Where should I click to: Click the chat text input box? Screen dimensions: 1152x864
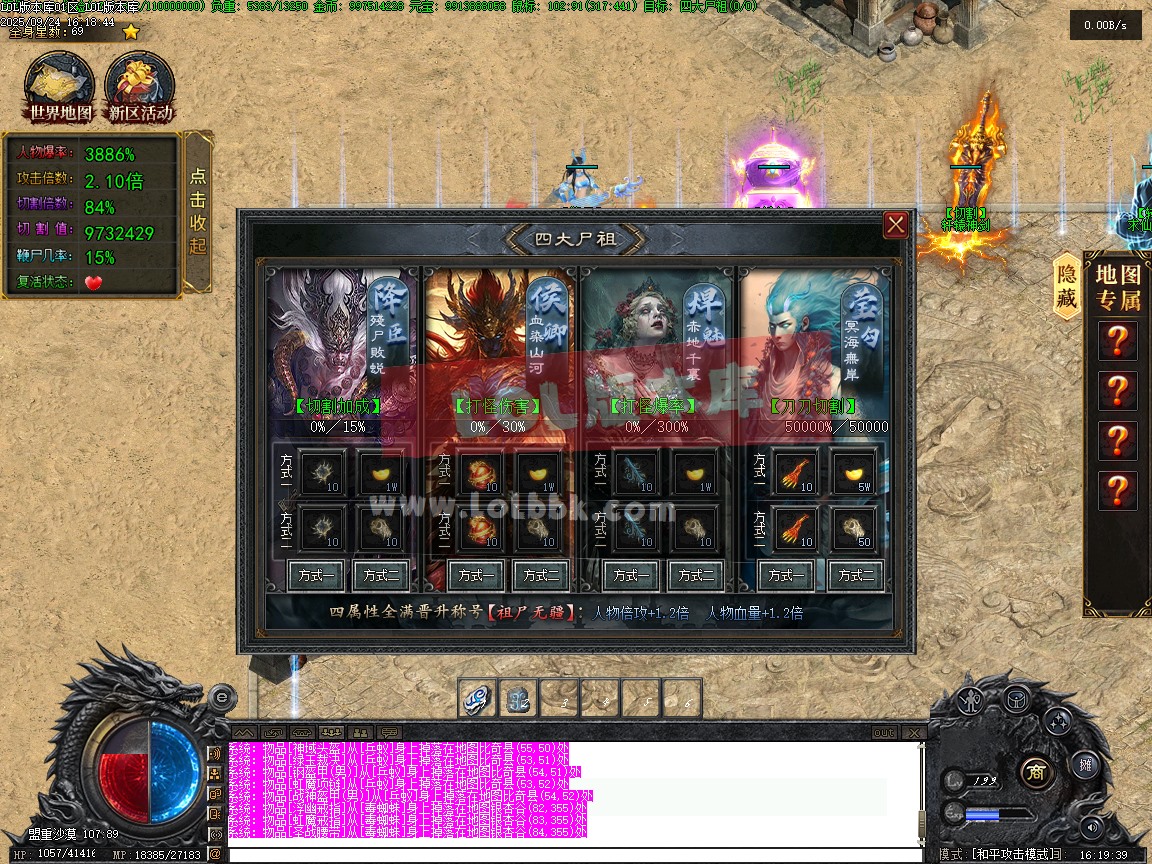(570, 855)
